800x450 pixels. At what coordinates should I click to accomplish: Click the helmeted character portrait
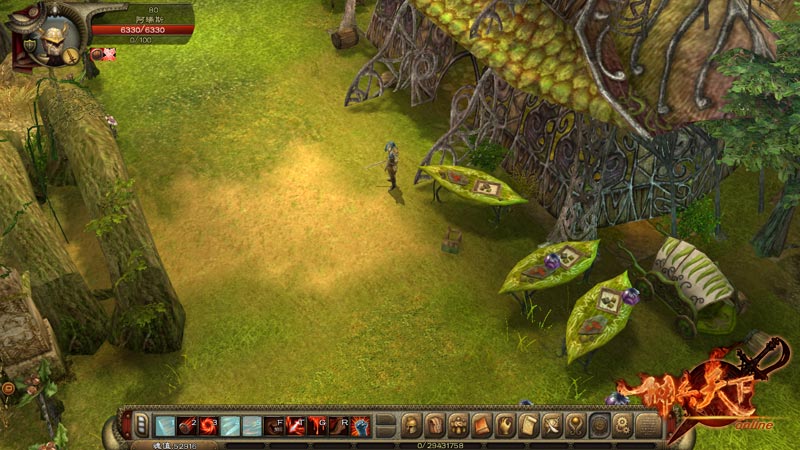pyautogui.click(x=52, y=38)
